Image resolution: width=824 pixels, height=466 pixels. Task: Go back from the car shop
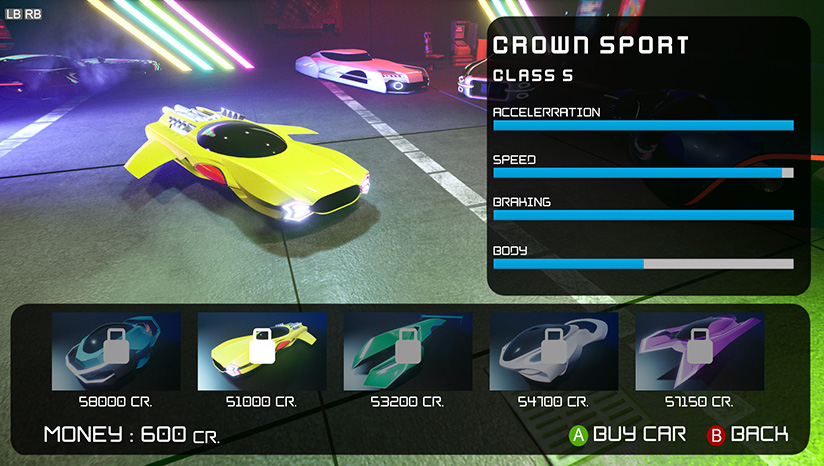[x=748, y=435]
